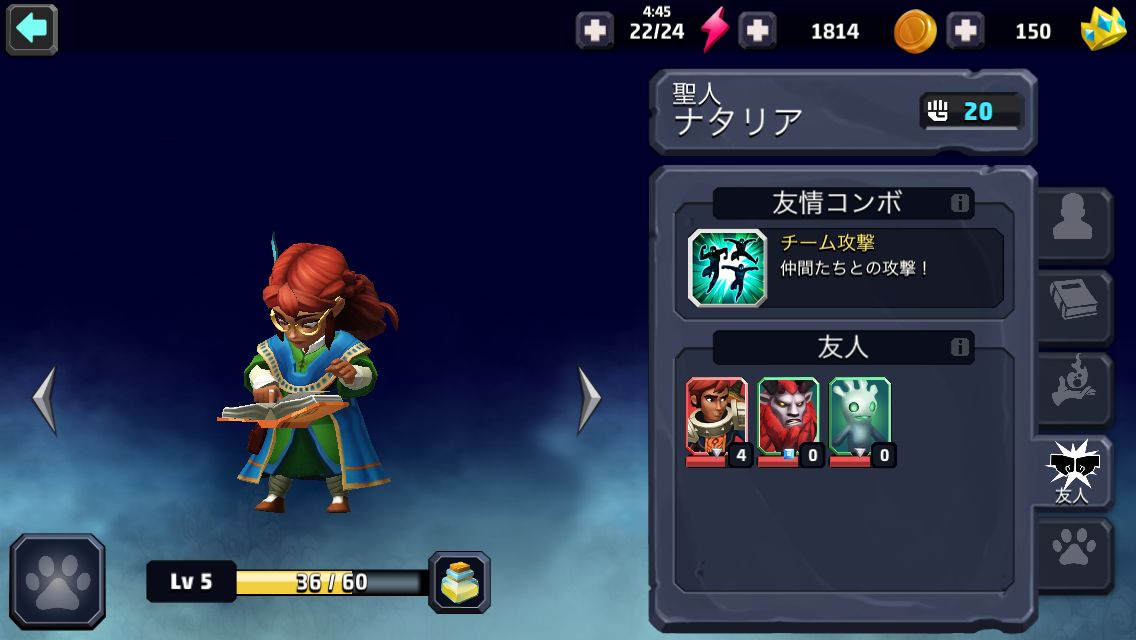1136x640 pixels.
Task: Open the info for 友人 section
Action: [960, 348]
